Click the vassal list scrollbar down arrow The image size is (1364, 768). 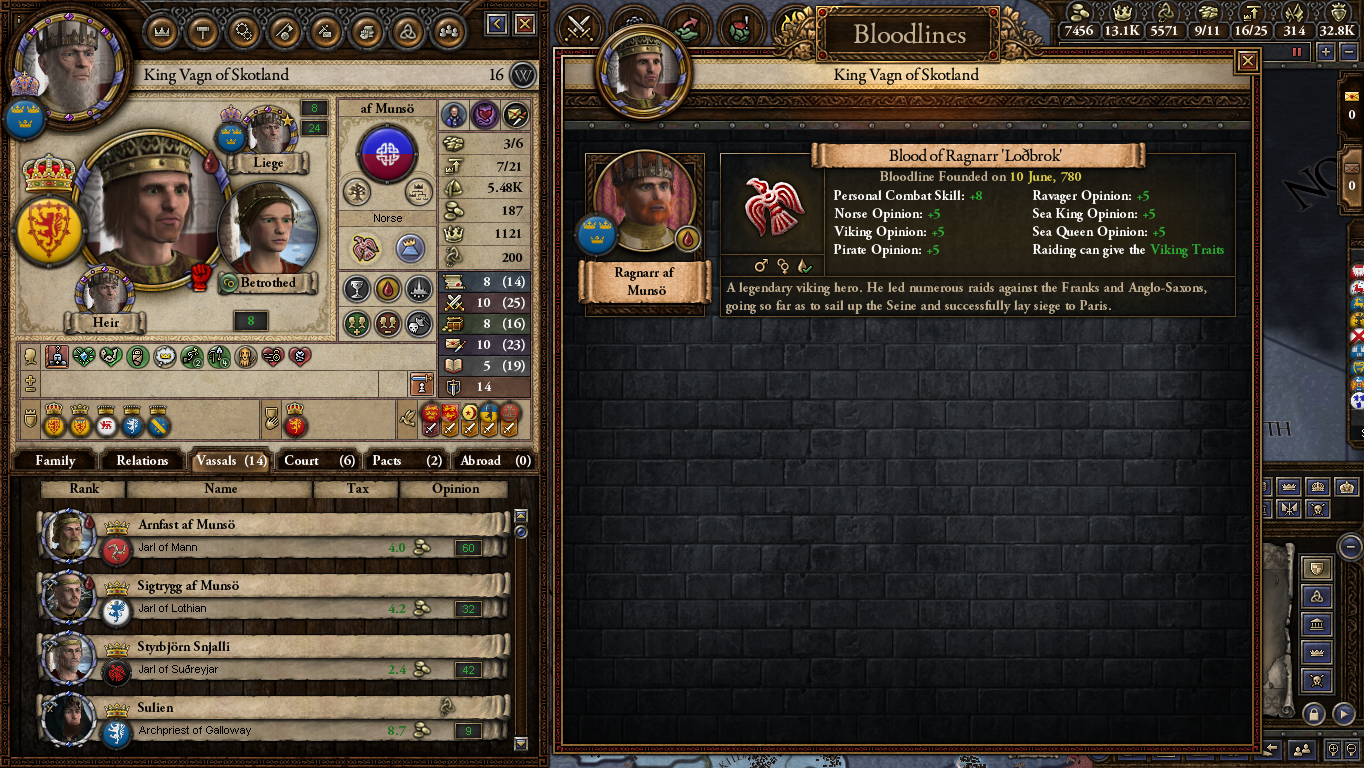(519, 745)
